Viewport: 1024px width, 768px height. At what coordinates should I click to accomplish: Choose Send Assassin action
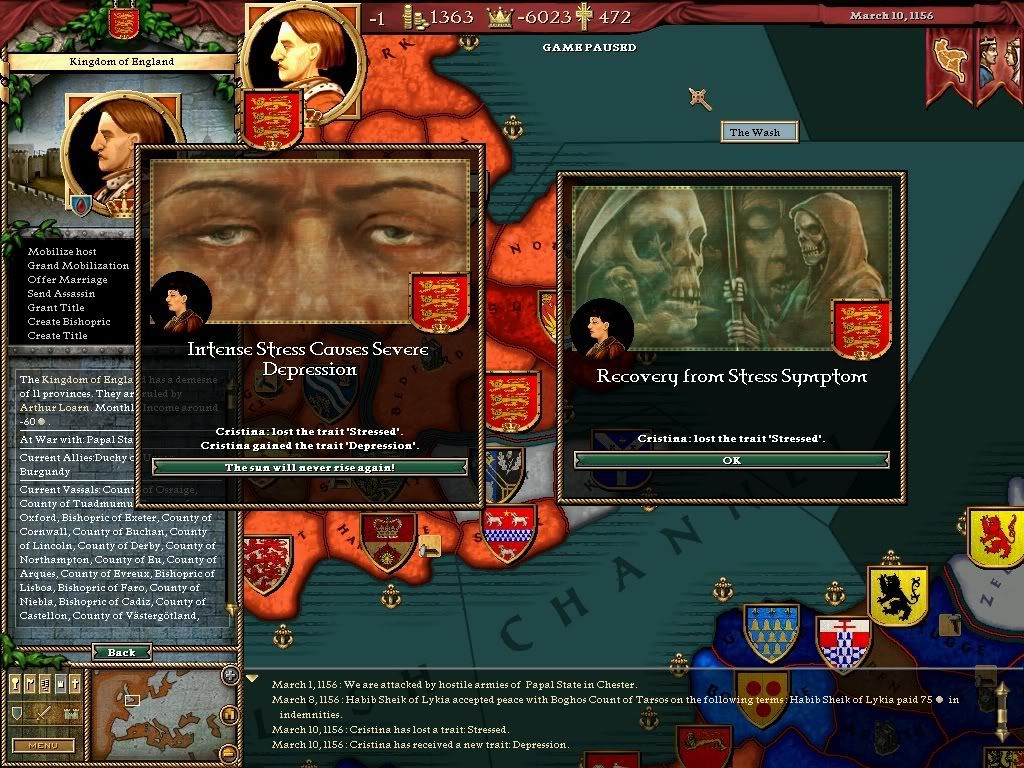tap(62, 293)
